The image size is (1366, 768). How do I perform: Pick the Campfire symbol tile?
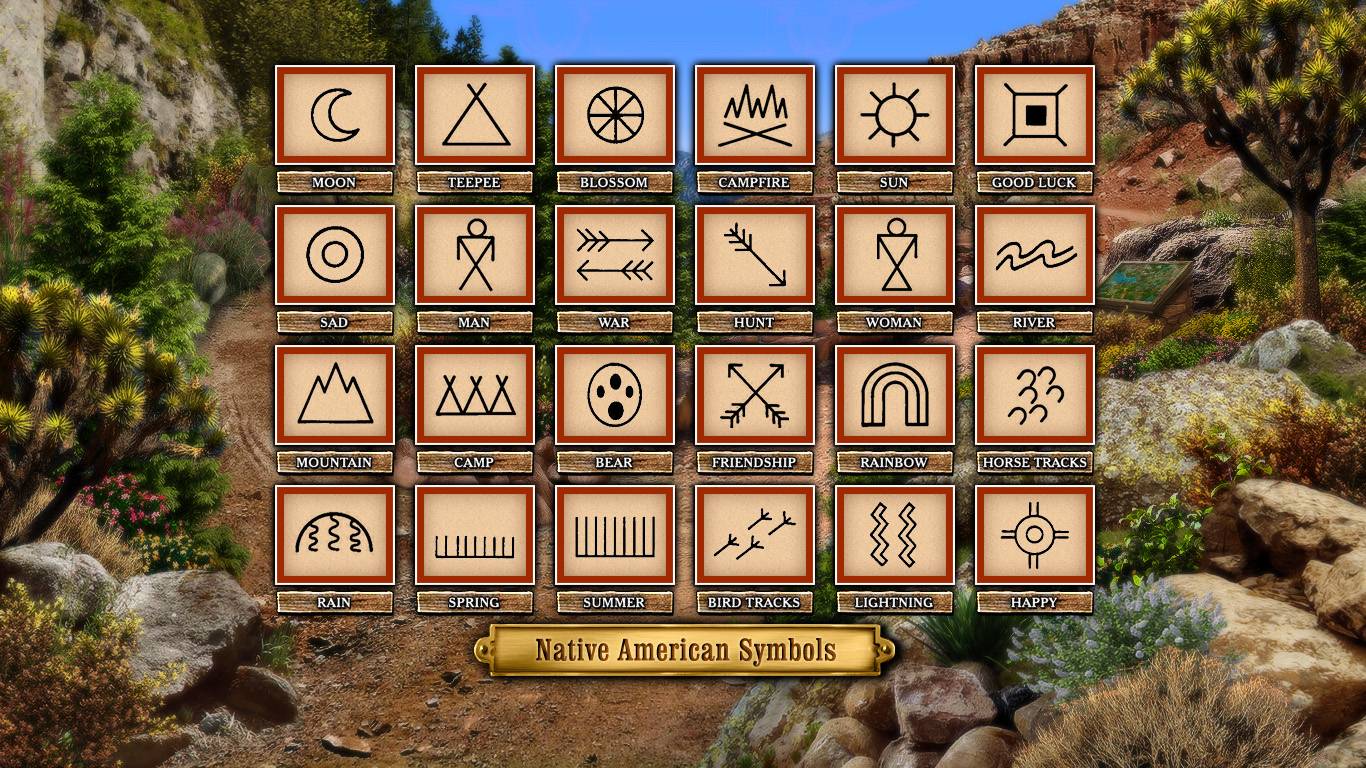[x=755, y=115]
